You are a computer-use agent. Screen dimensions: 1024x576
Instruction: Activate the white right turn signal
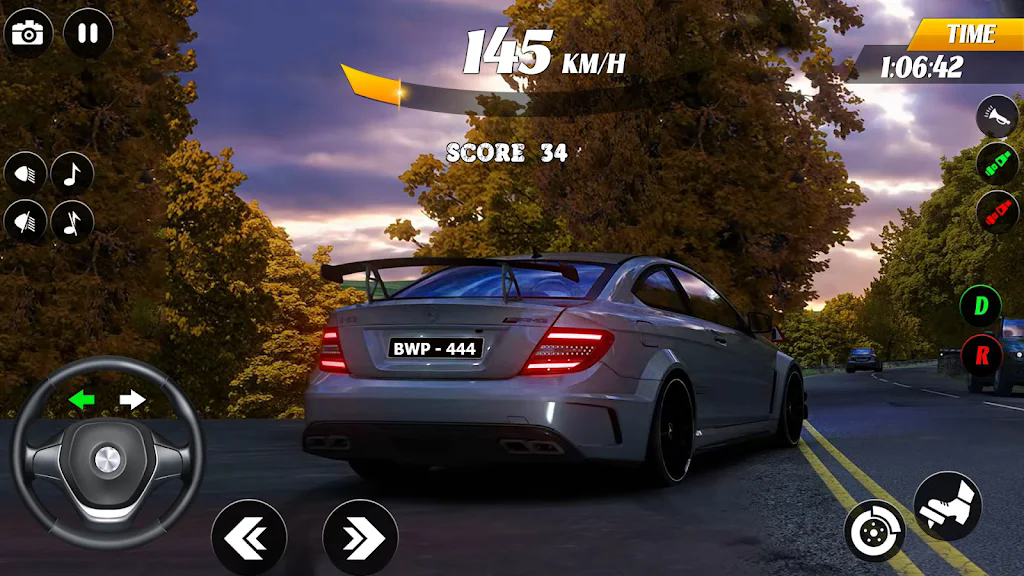[132, 400]
